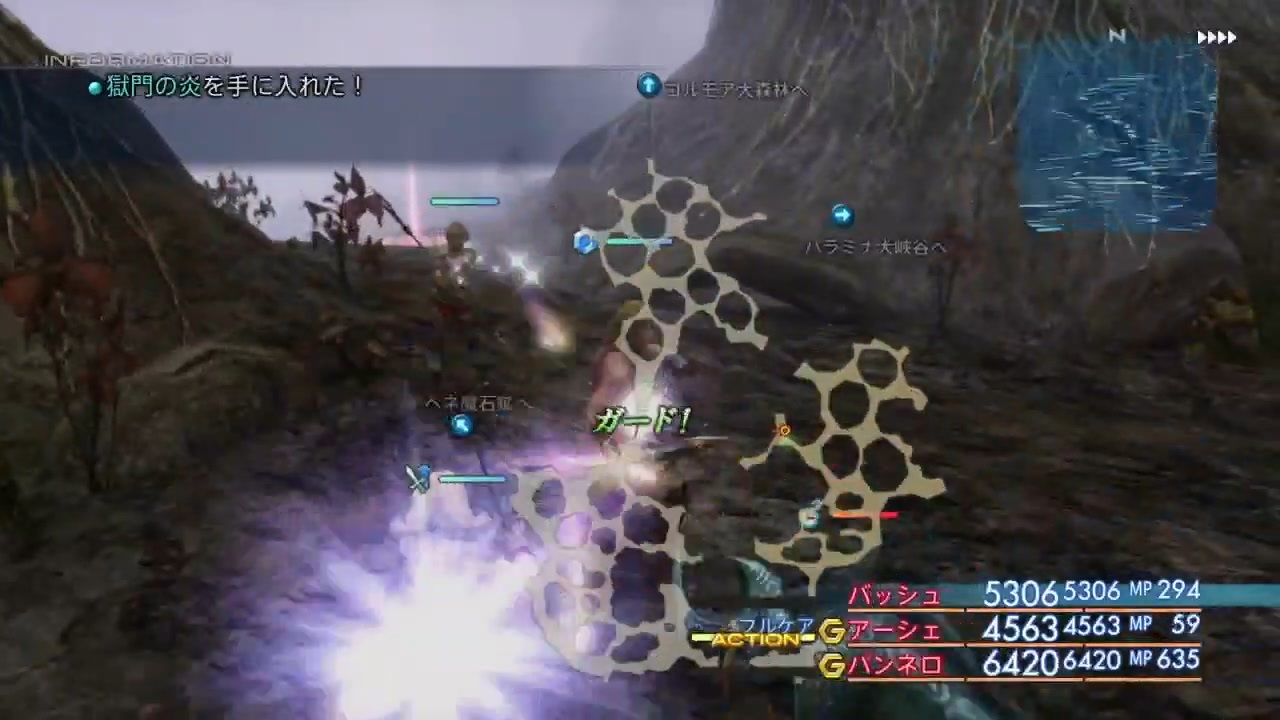1280x720 pixels.
Task: Open the minimap in the upper right corner
Action: click(1117, 140)
